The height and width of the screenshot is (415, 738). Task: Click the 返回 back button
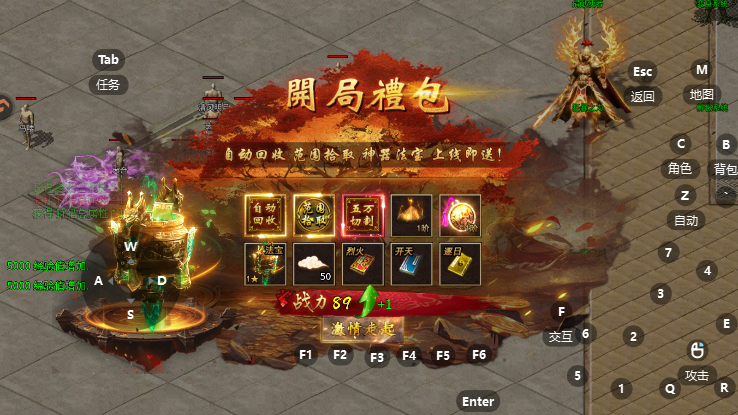[642, 97]
